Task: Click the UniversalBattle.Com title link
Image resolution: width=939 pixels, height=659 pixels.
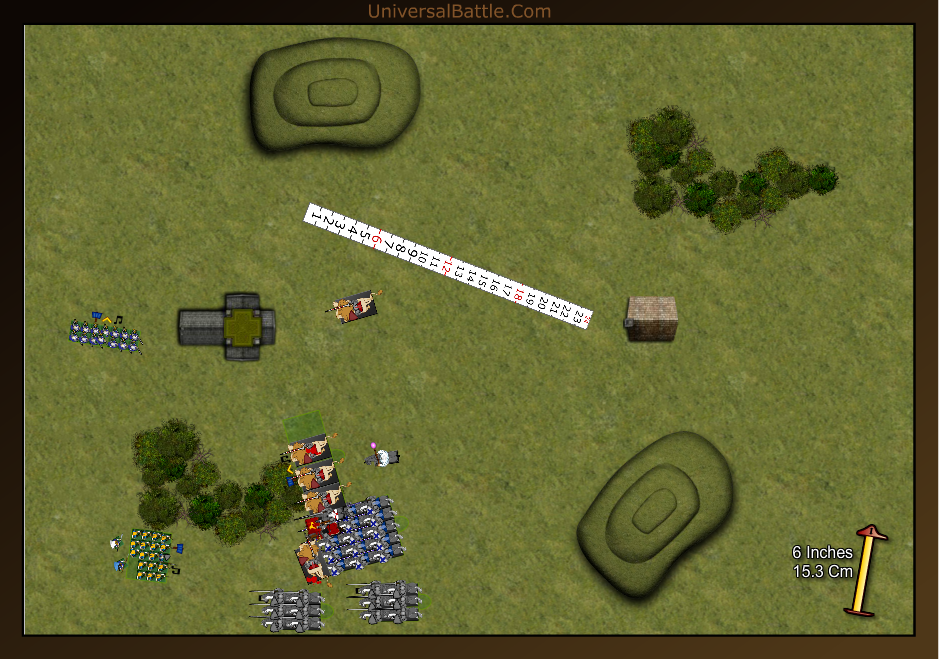Action: [x=459, y=12]
